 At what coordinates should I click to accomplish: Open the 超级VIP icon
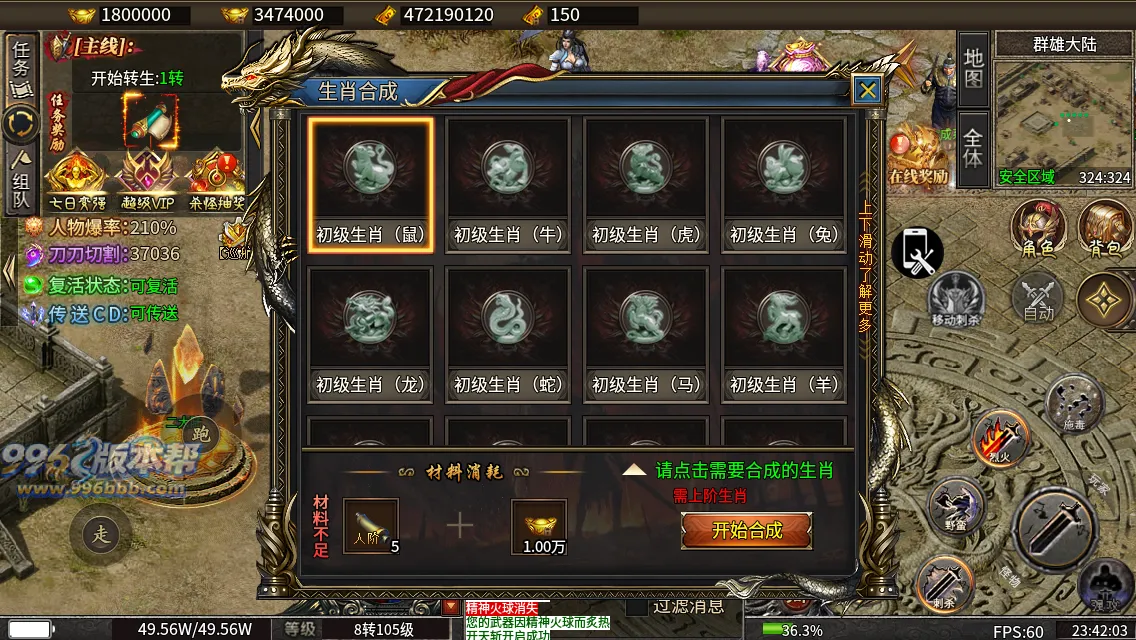point(145,180)
